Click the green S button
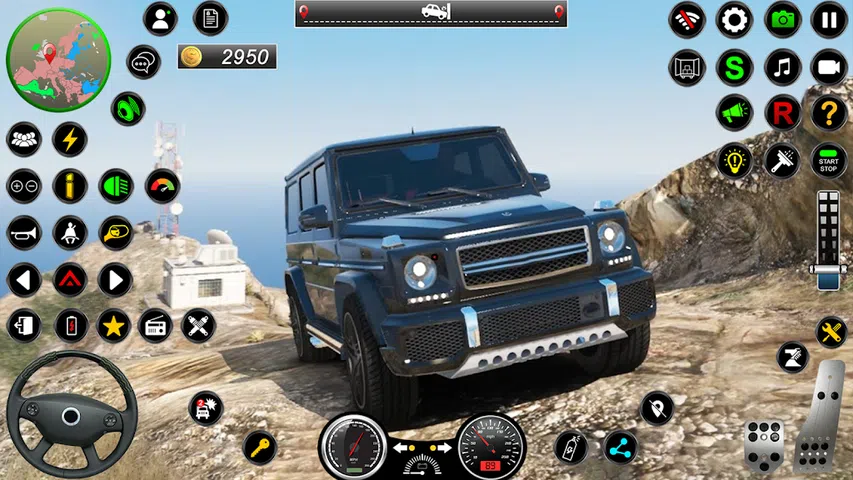The width and height of the screenshot is (853, 480). 735,67
